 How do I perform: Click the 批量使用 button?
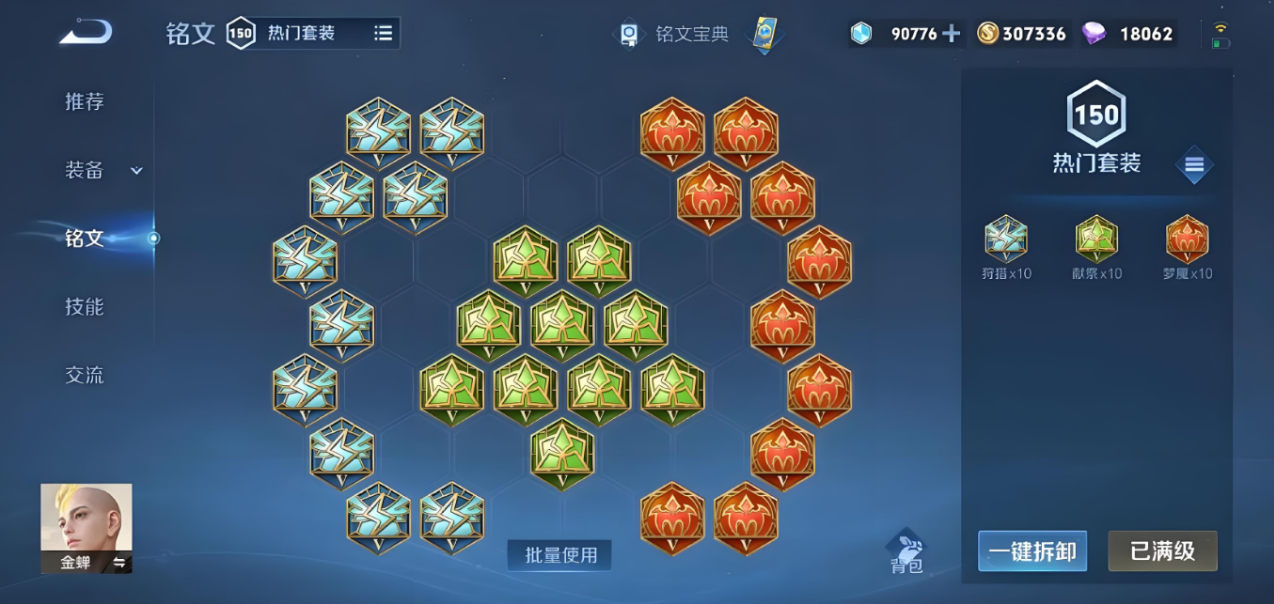click(560, 555)
